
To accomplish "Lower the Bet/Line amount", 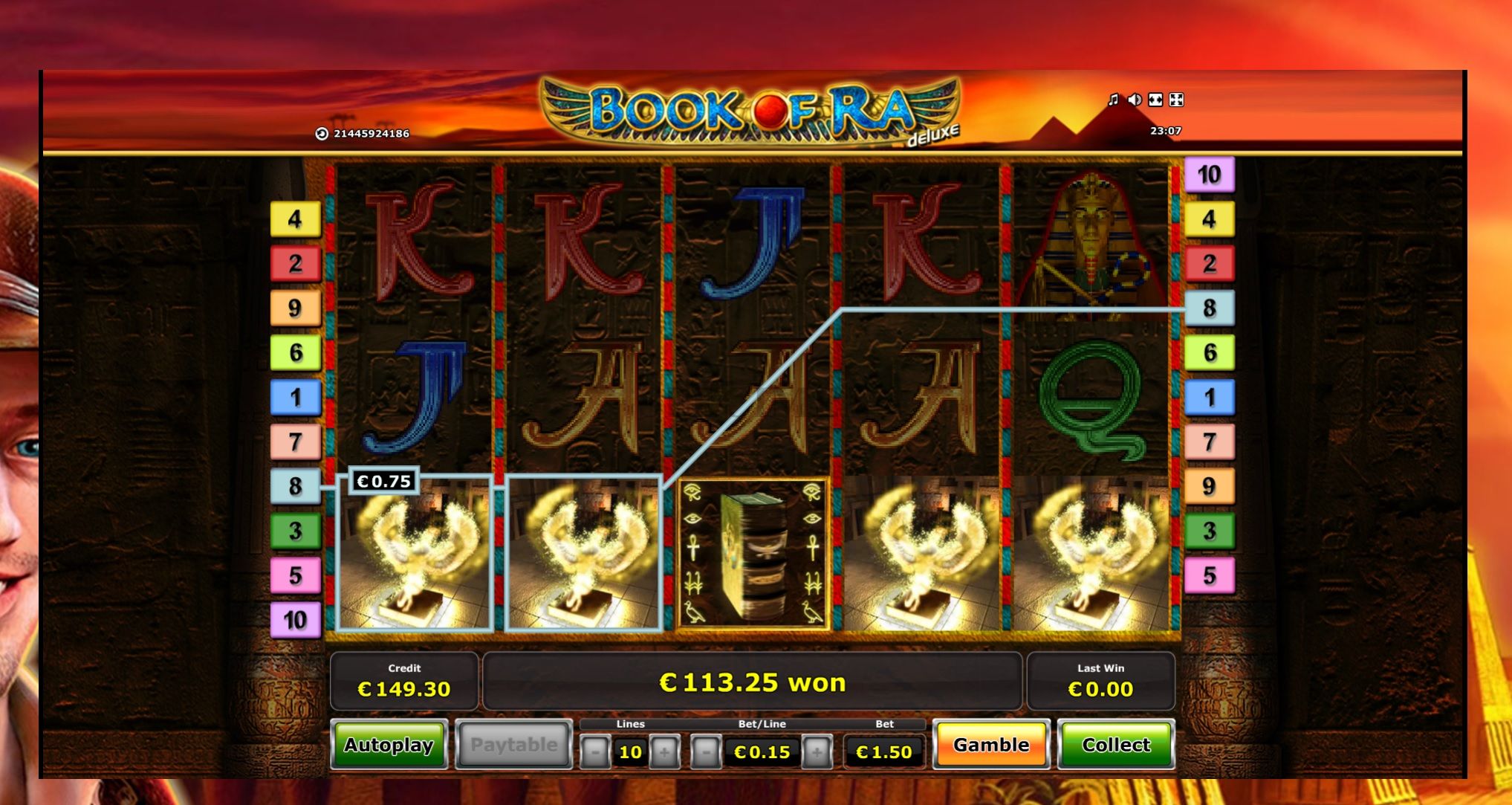I will [706, 752].
